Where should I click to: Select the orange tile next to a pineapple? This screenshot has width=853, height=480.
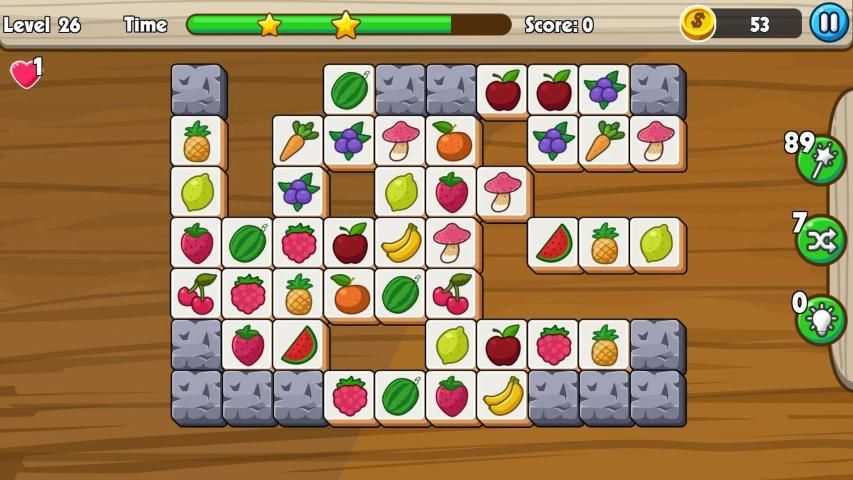pos(350,294)
